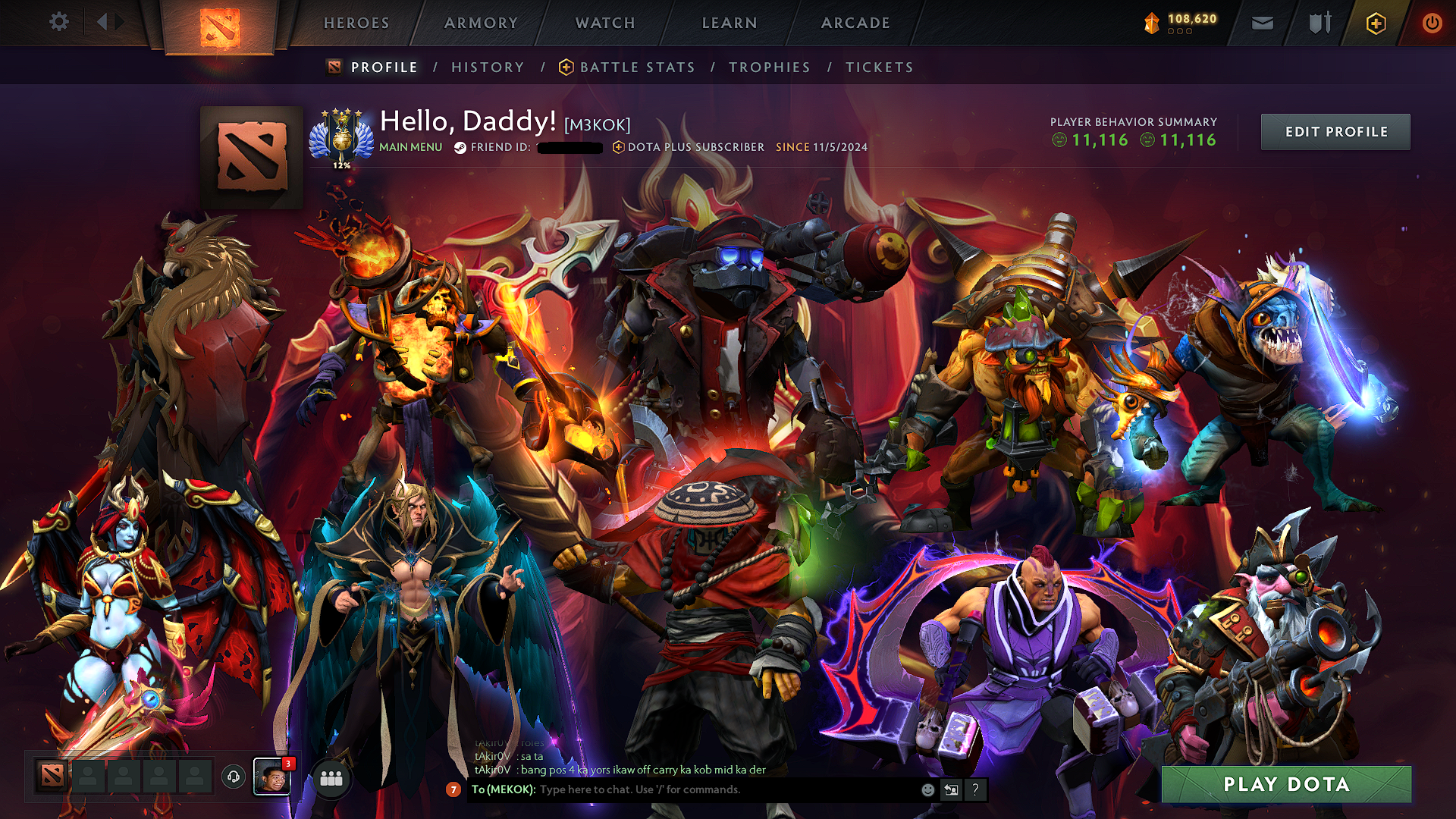Click the Edit Profile button
Viewport: 1456px width, 819px height.
[1335, 131]
